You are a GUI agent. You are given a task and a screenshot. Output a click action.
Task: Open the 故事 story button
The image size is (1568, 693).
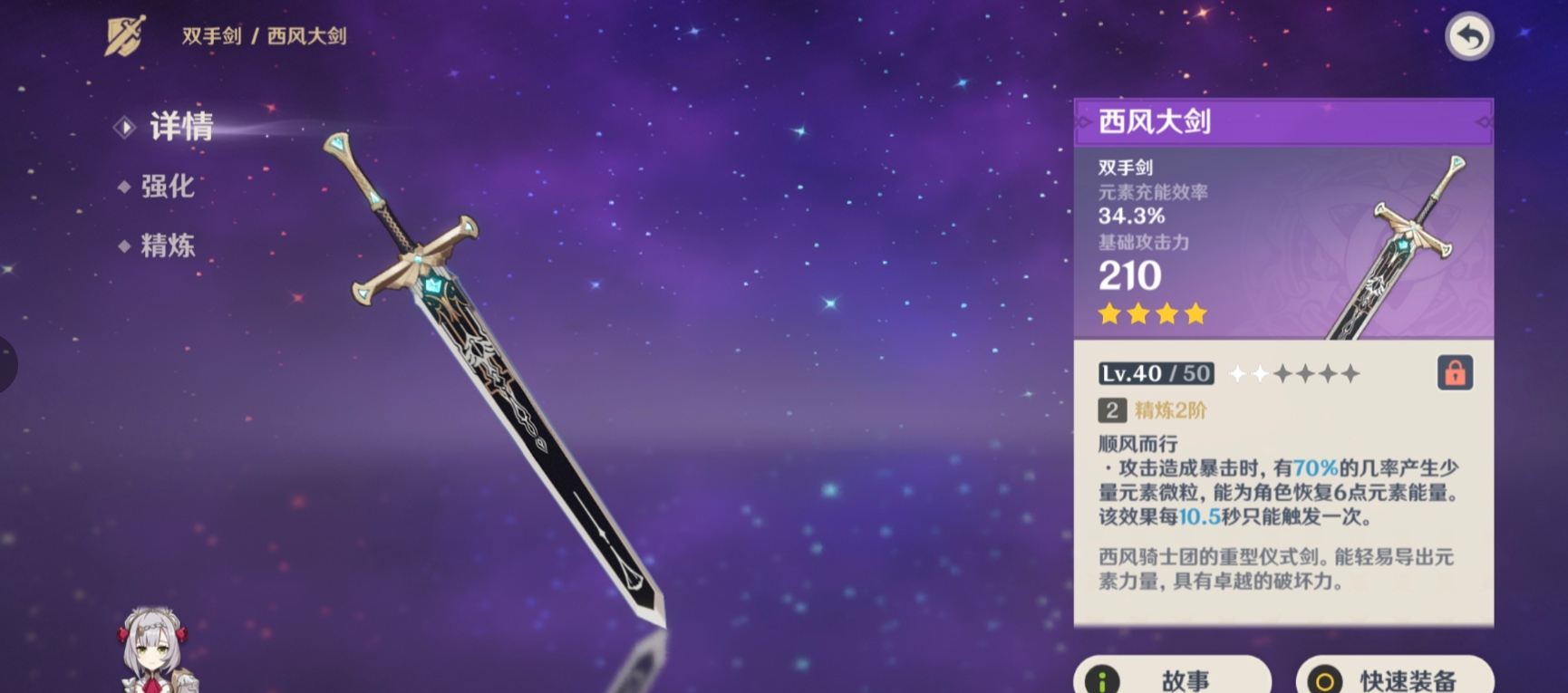coord(1173,678)
